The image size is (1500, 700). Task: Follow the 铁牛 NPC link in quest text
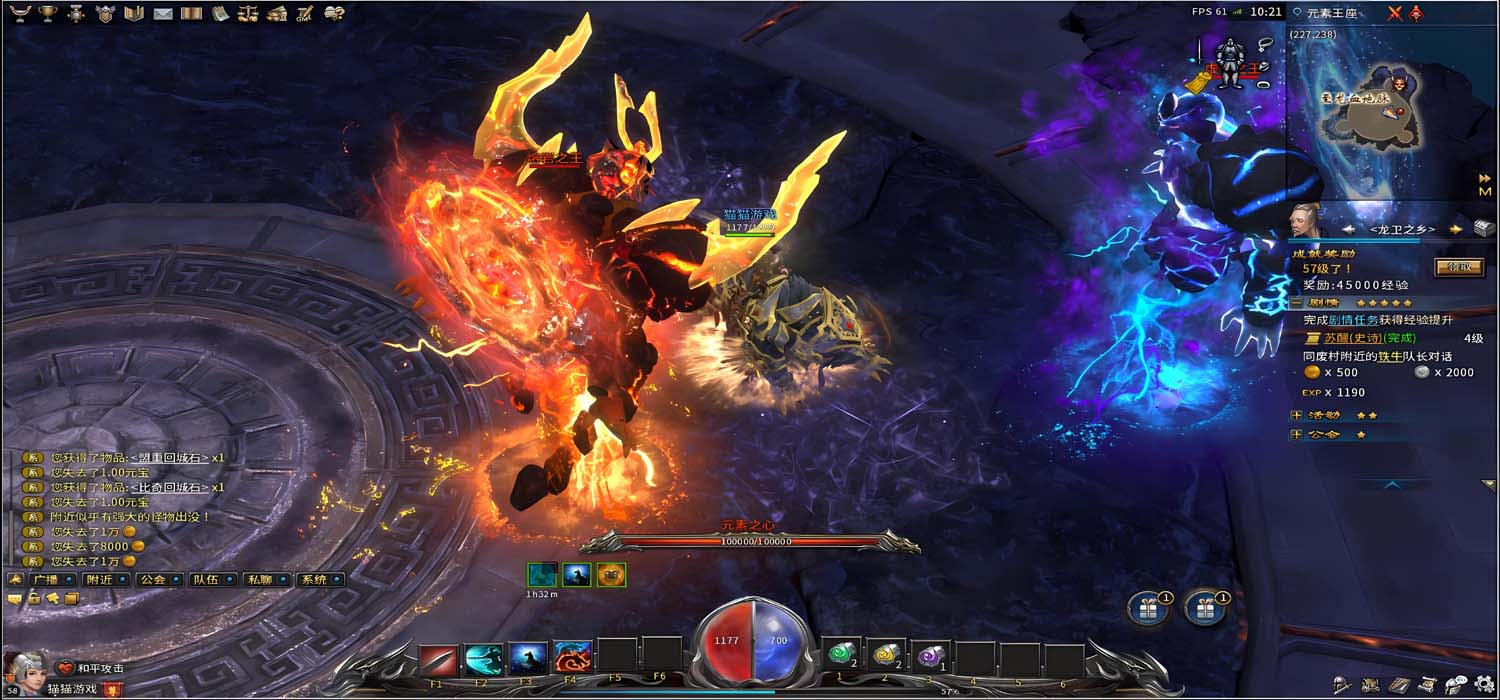(1393, 356)
